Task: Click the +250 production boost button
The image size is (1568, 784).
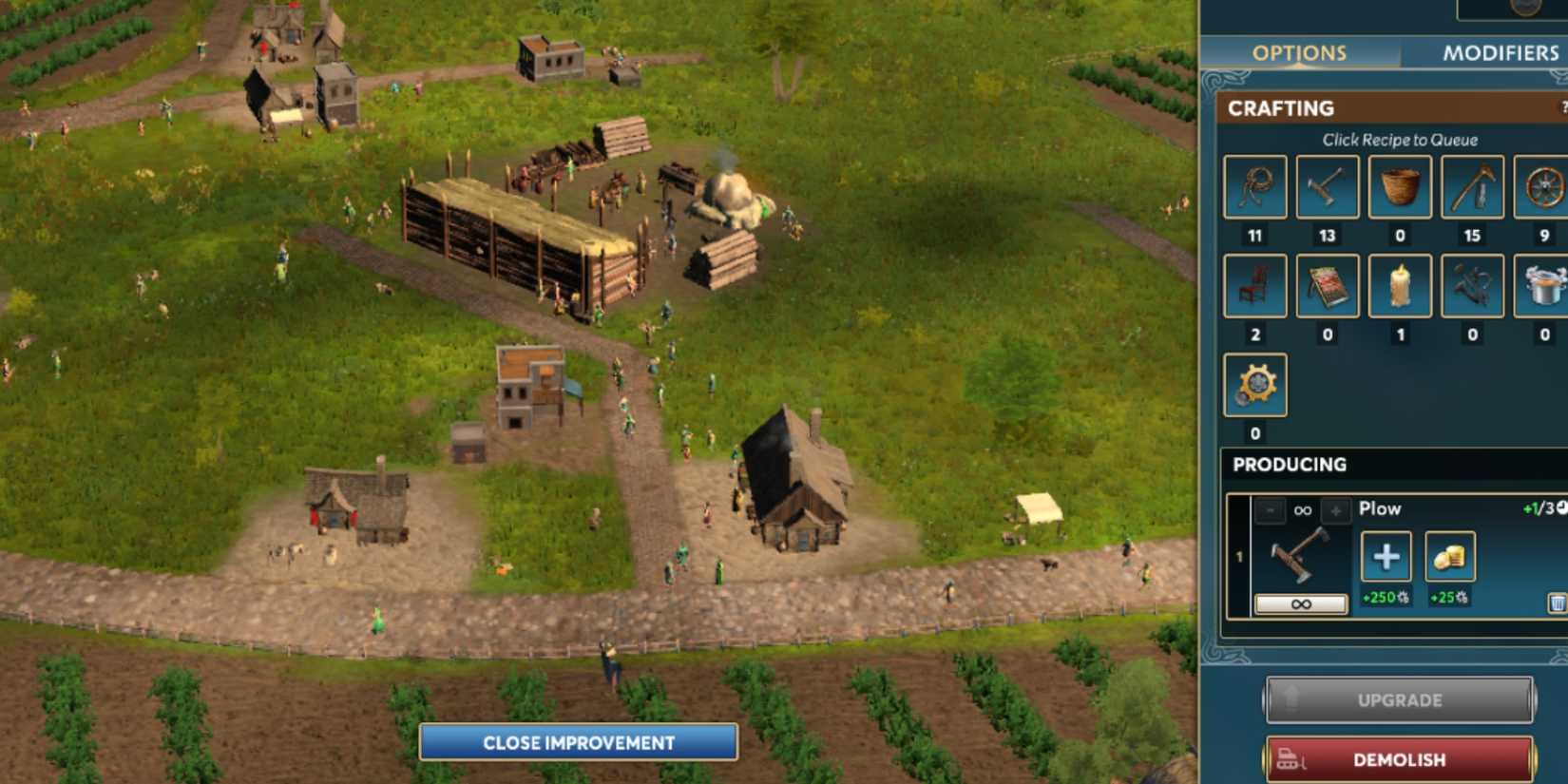Action: click(x=1386, y=557)
